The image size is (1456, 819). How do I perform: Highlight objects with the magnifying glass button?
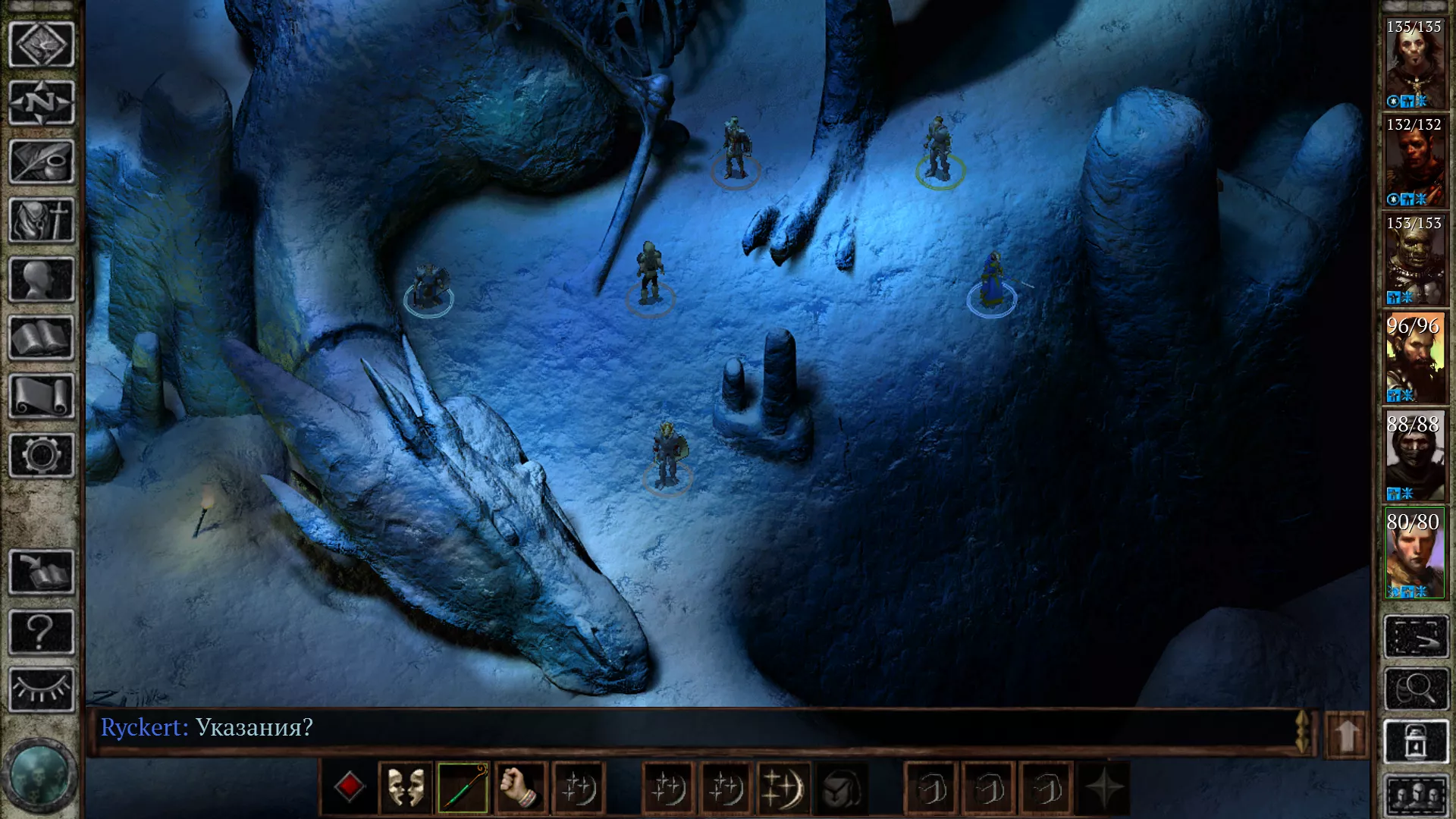point(1416,689)
